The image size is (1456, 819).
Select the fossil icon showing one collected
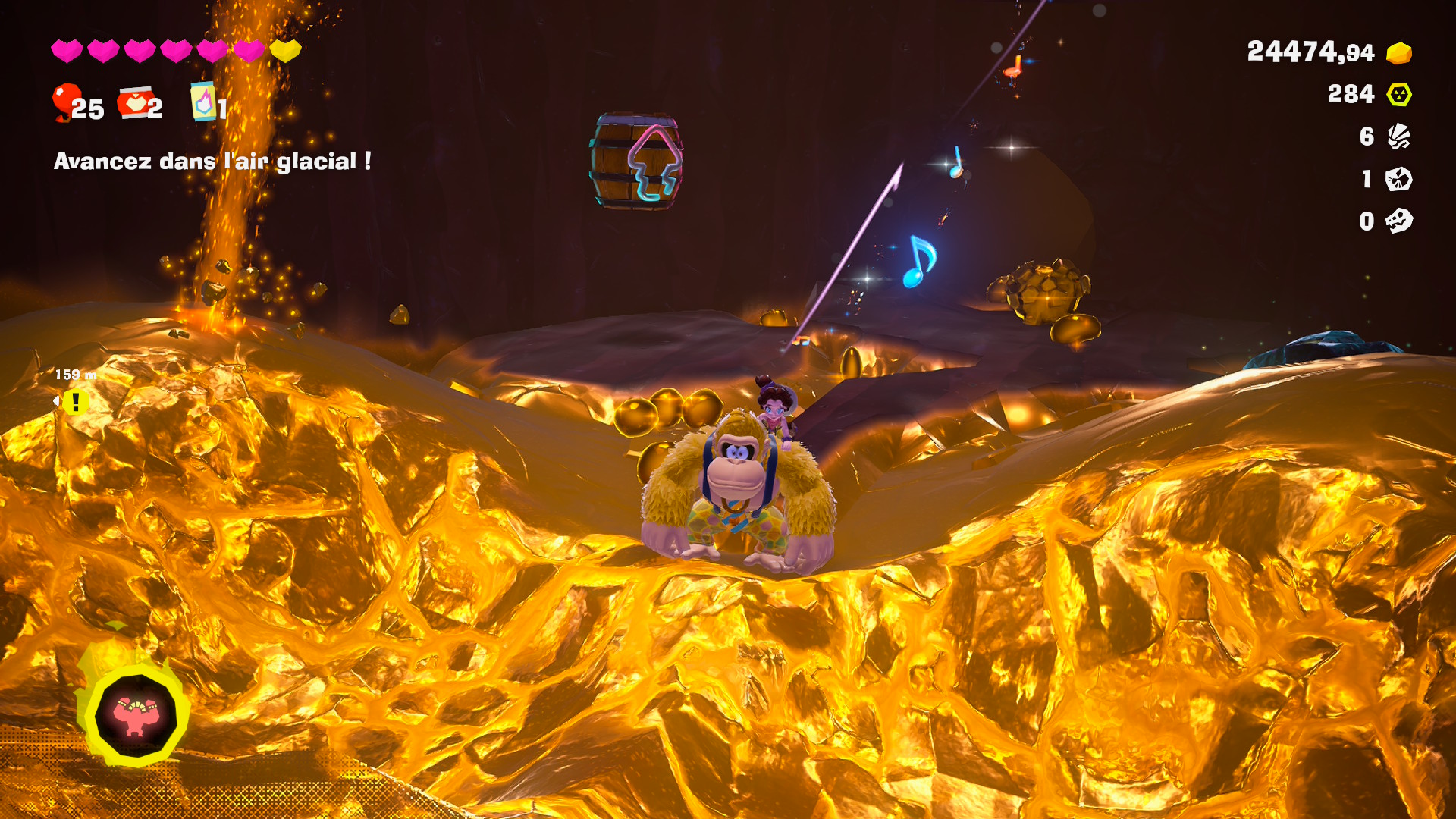pyautogui.click(x=1399, y=179)
